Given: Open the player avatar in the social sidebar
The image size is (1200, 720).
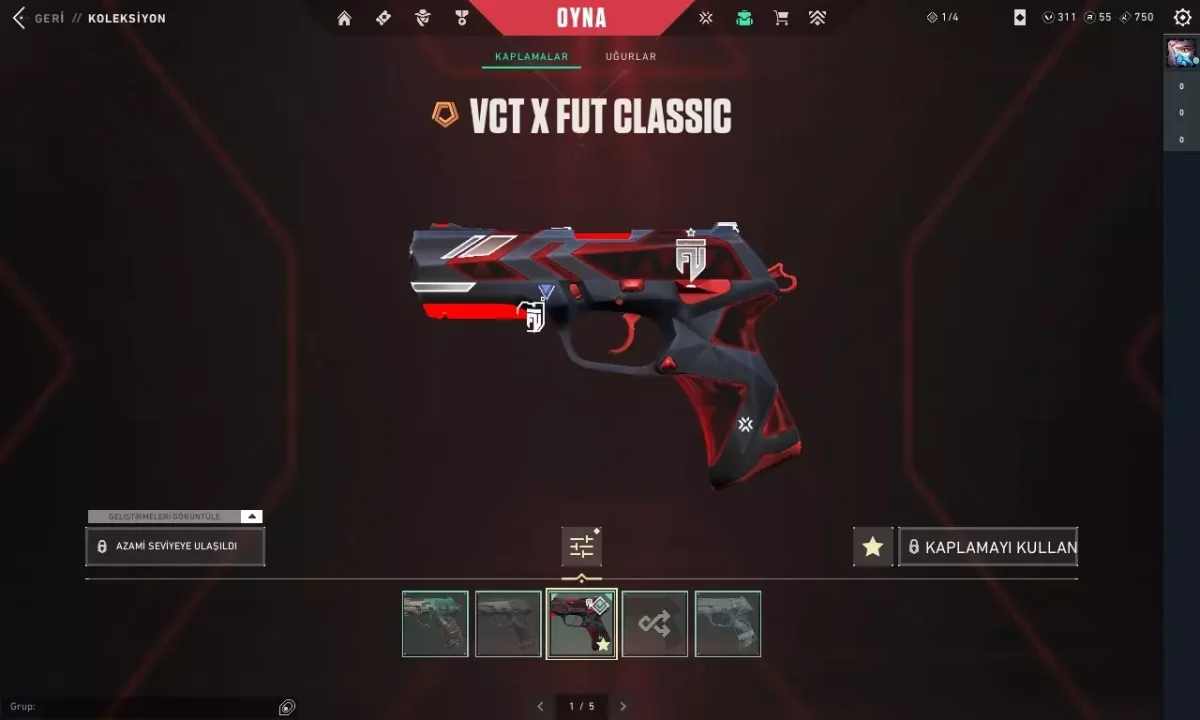Looking at the screenshot, I should 1181,53.
